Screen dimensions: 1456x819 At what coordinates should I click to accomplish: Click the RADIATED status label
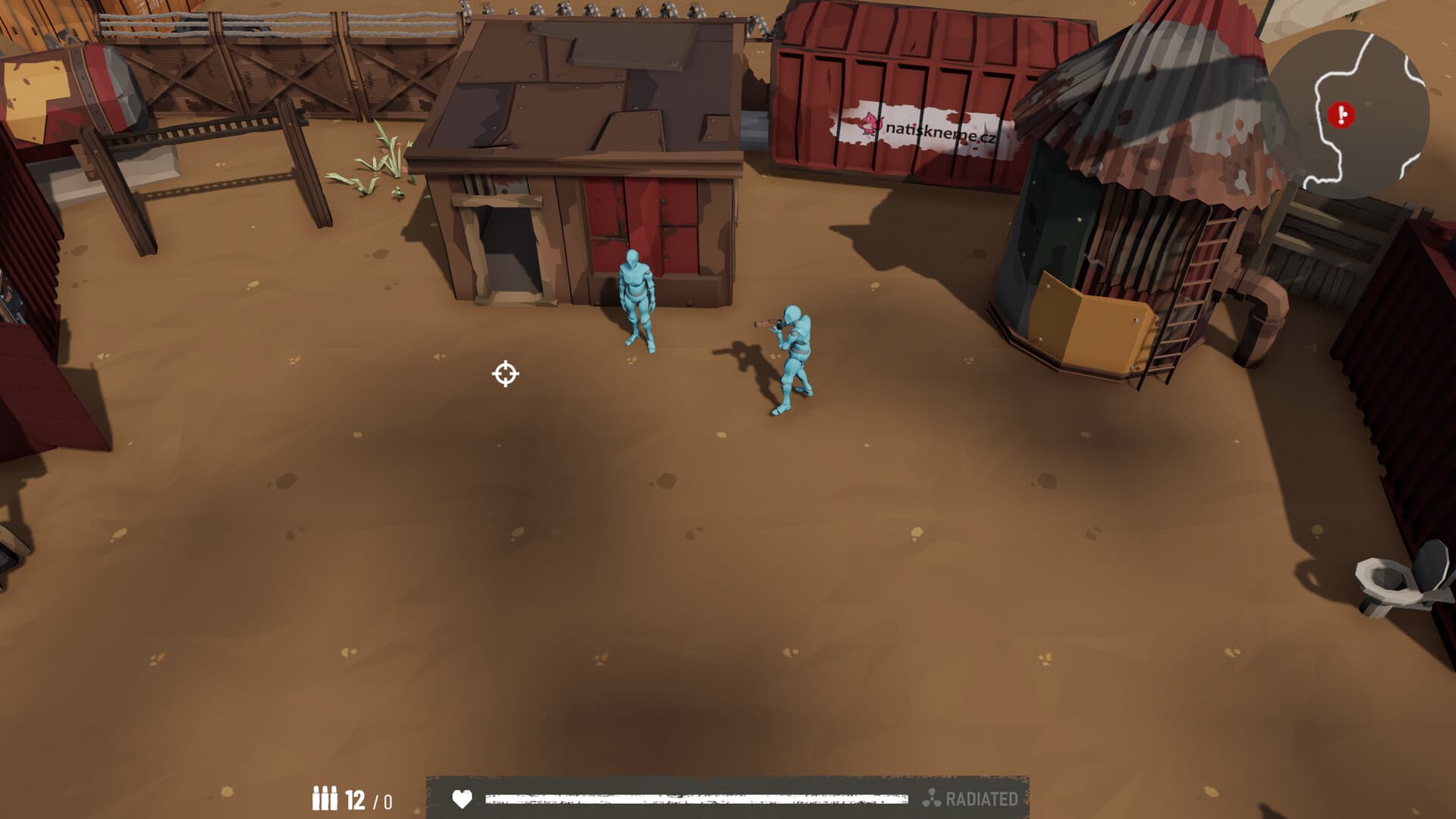click(982, 797)
